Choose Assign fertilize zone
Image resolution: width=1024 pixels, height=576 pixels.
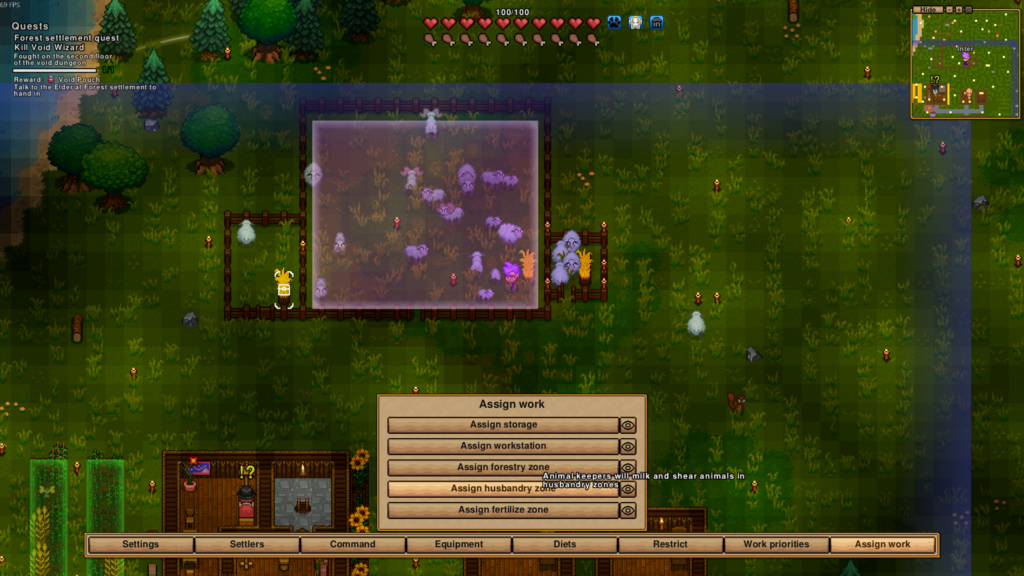[x=503, y=510]
